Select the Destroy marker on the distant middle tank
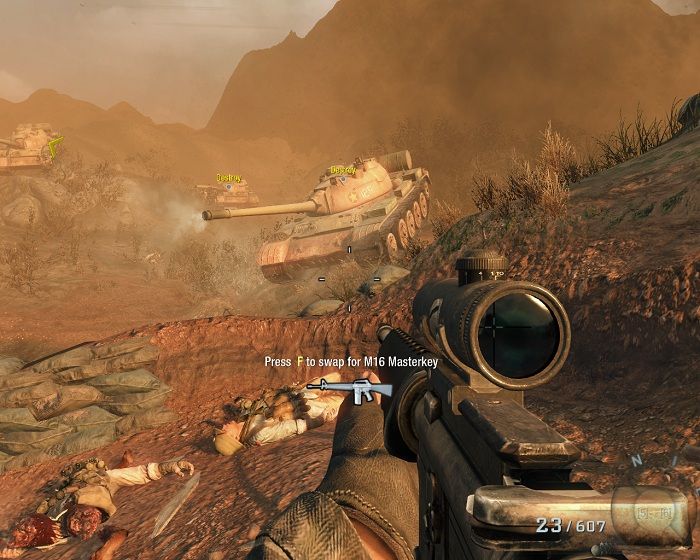700x560 pixels. 229,178
